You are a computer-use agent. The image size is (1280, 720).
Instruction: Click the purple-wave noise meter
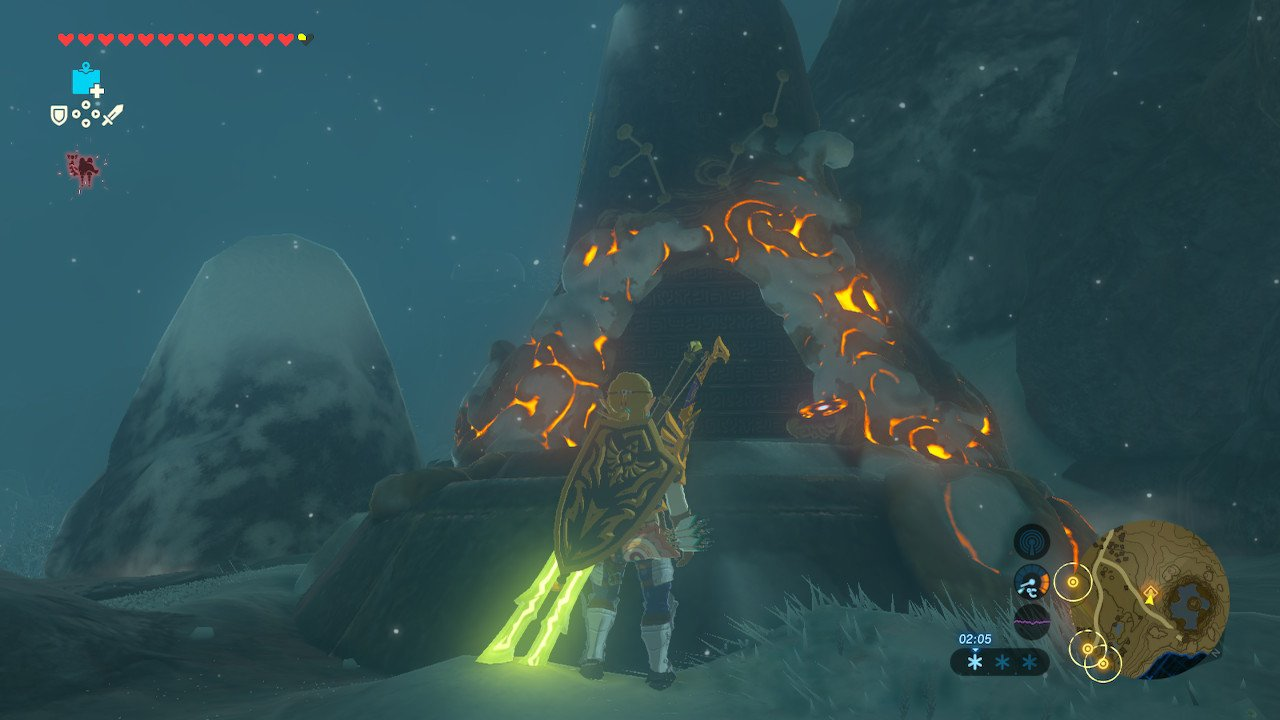click(1031, 622)
